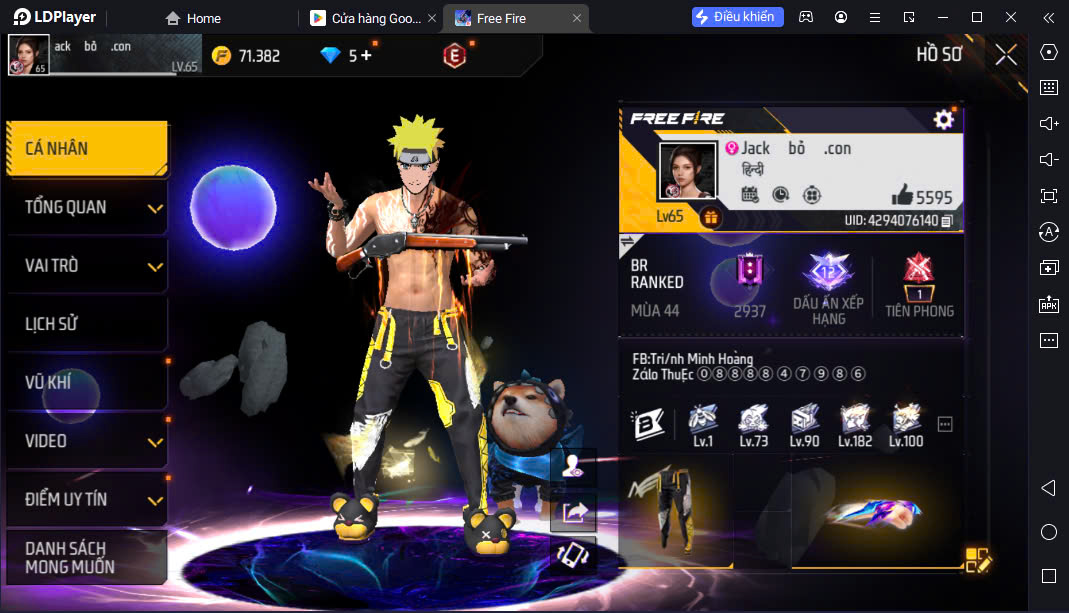The height and width of the screenshot is (613, 1069).
Task: Click the orange gift icon below the avatar
Action: (x=711, y=217)
